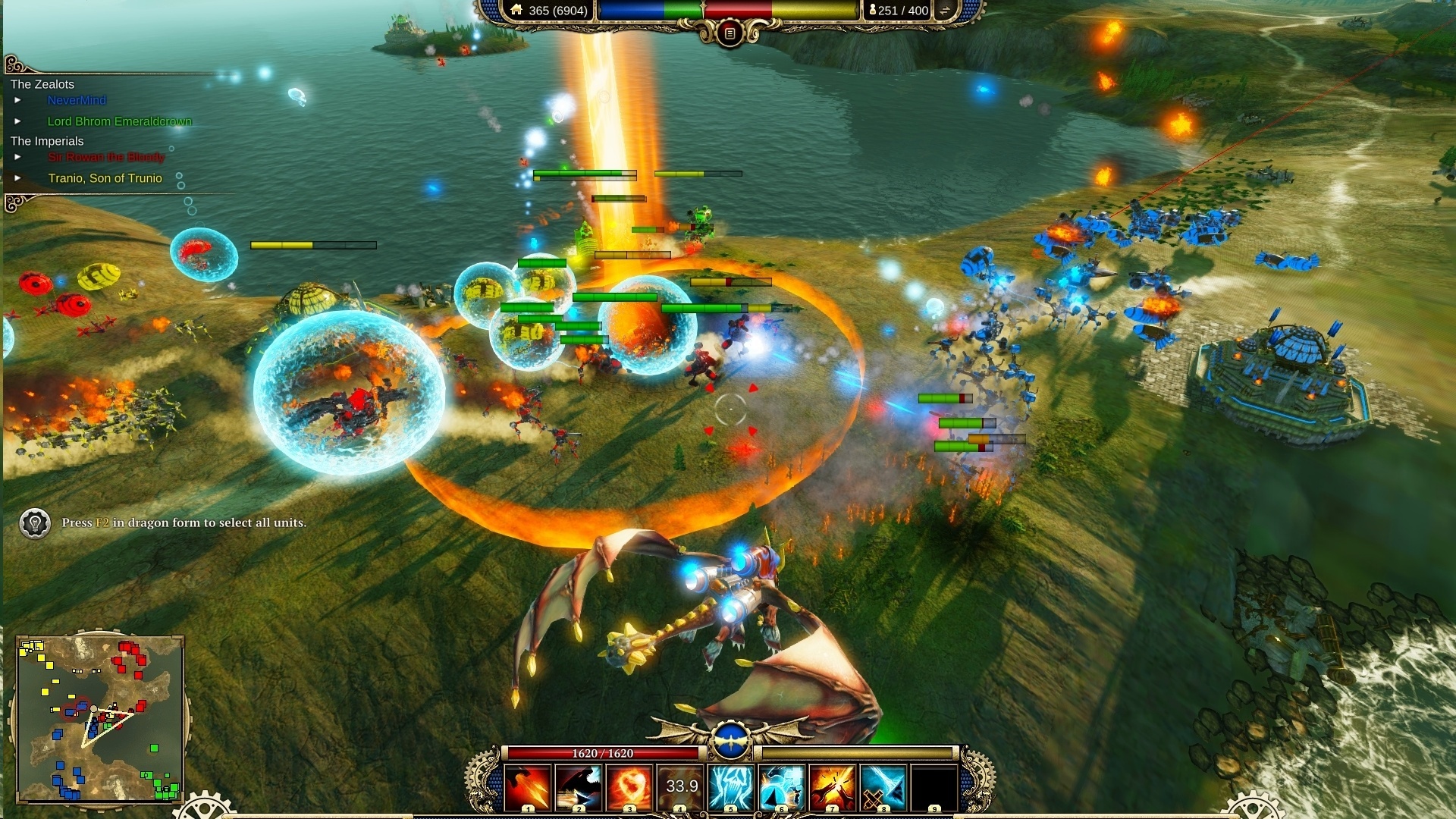Screen dimensions: 1456x819
Task: Expand Sir Rowan the Bloody's entry
Action: click(x=19, y=158)
